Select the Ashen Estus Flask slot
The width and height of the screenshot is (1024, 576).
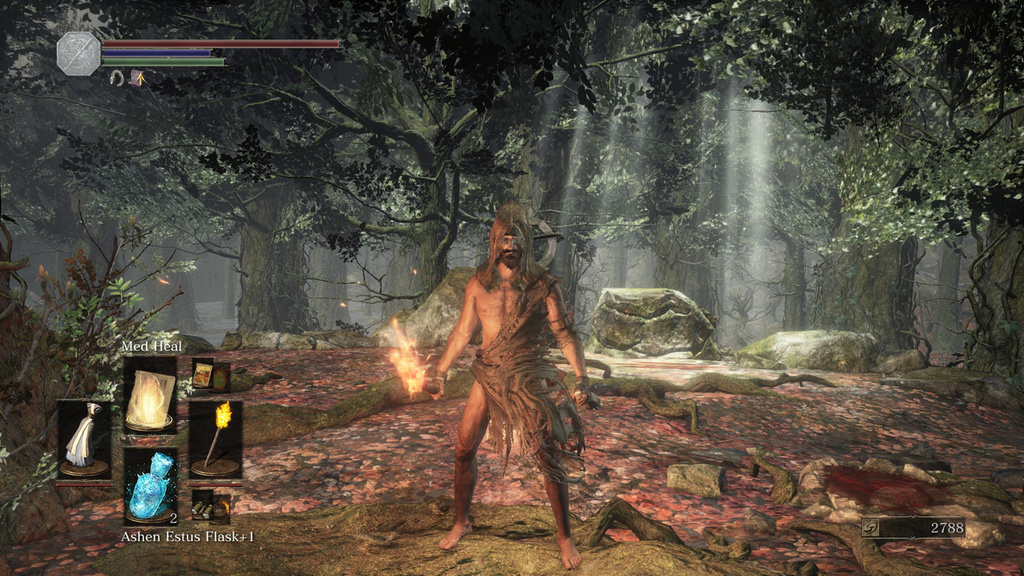tap(150, 484)
